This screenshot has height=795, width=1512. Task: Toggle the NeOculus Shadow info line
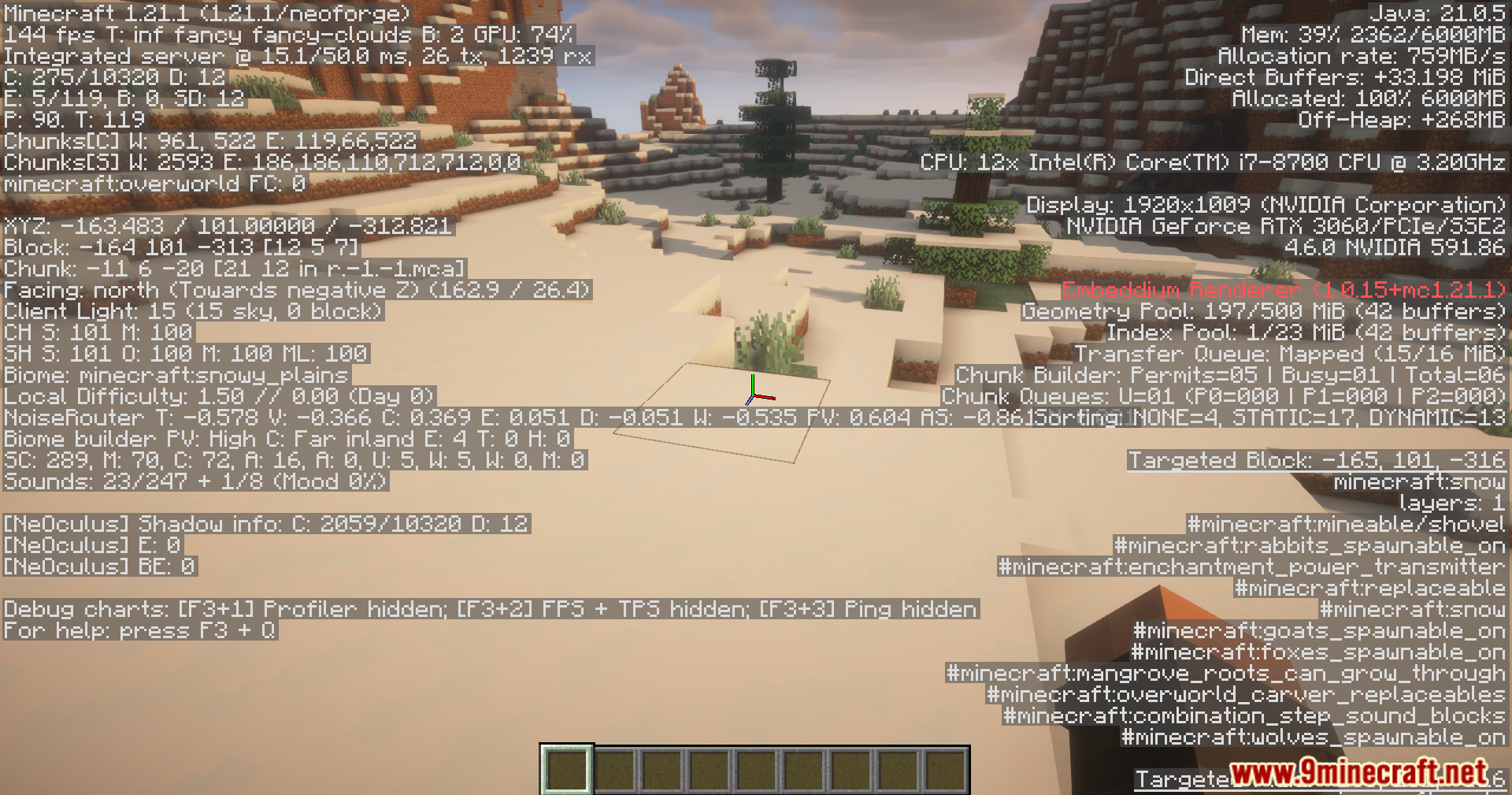click(268, 524)
